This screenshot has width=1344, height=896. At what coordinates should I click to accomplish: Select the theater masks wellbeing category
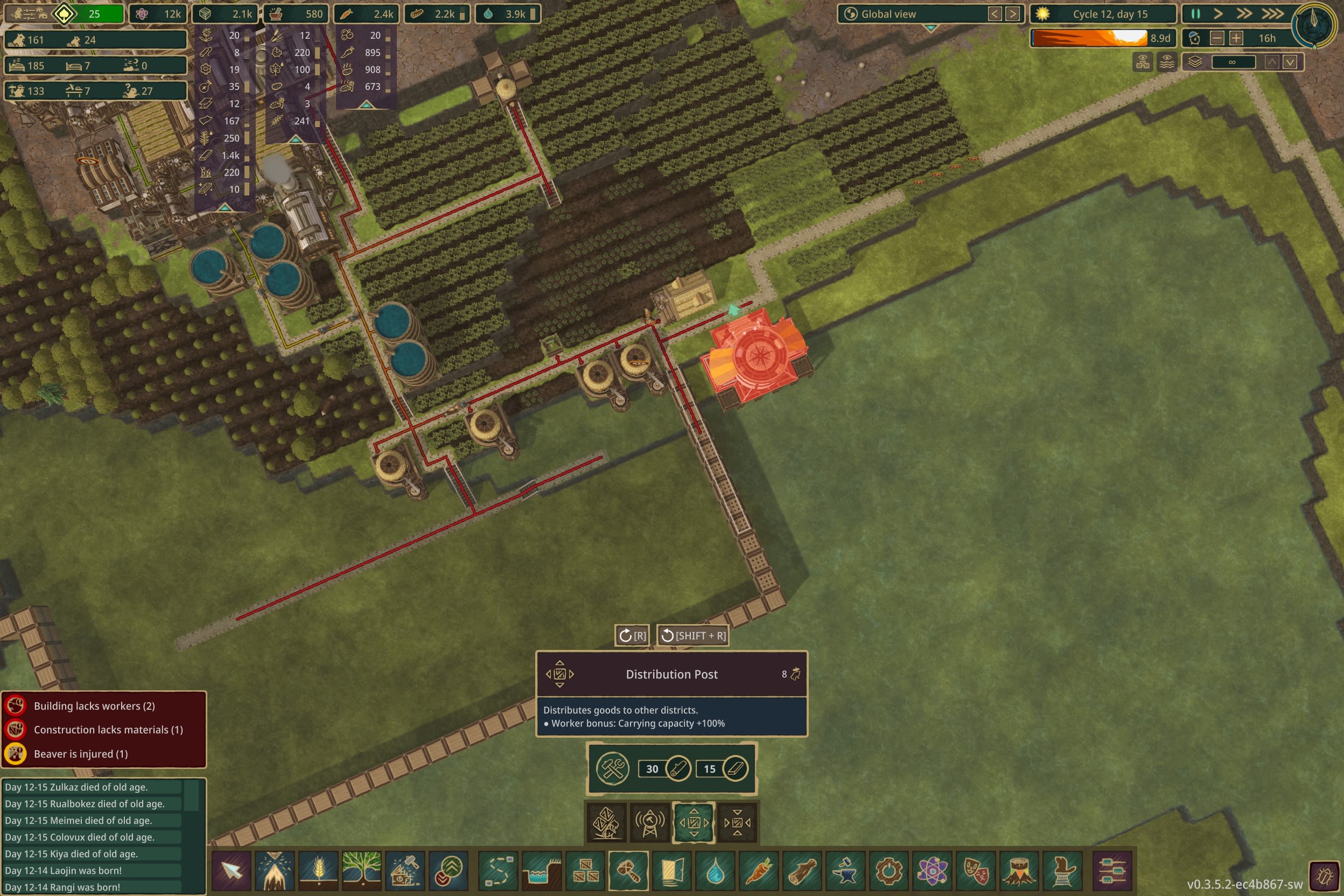pos(977,871)
